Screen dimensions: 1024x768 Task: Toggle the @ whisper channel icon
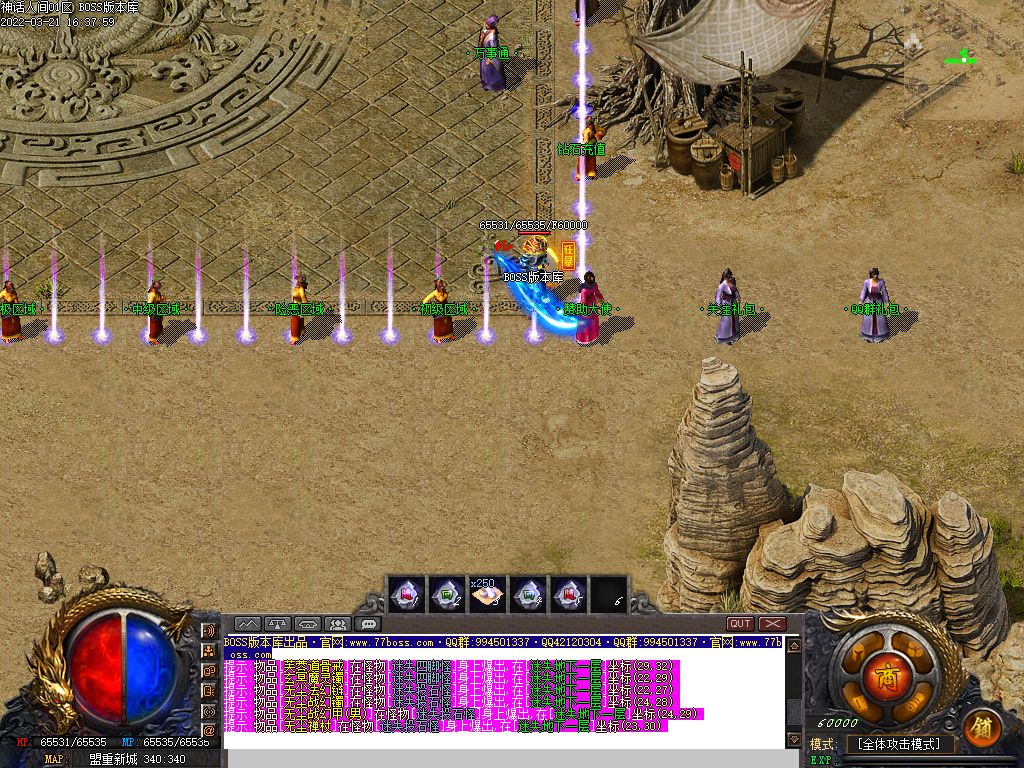pyautogui.click(x=209, y=730)
